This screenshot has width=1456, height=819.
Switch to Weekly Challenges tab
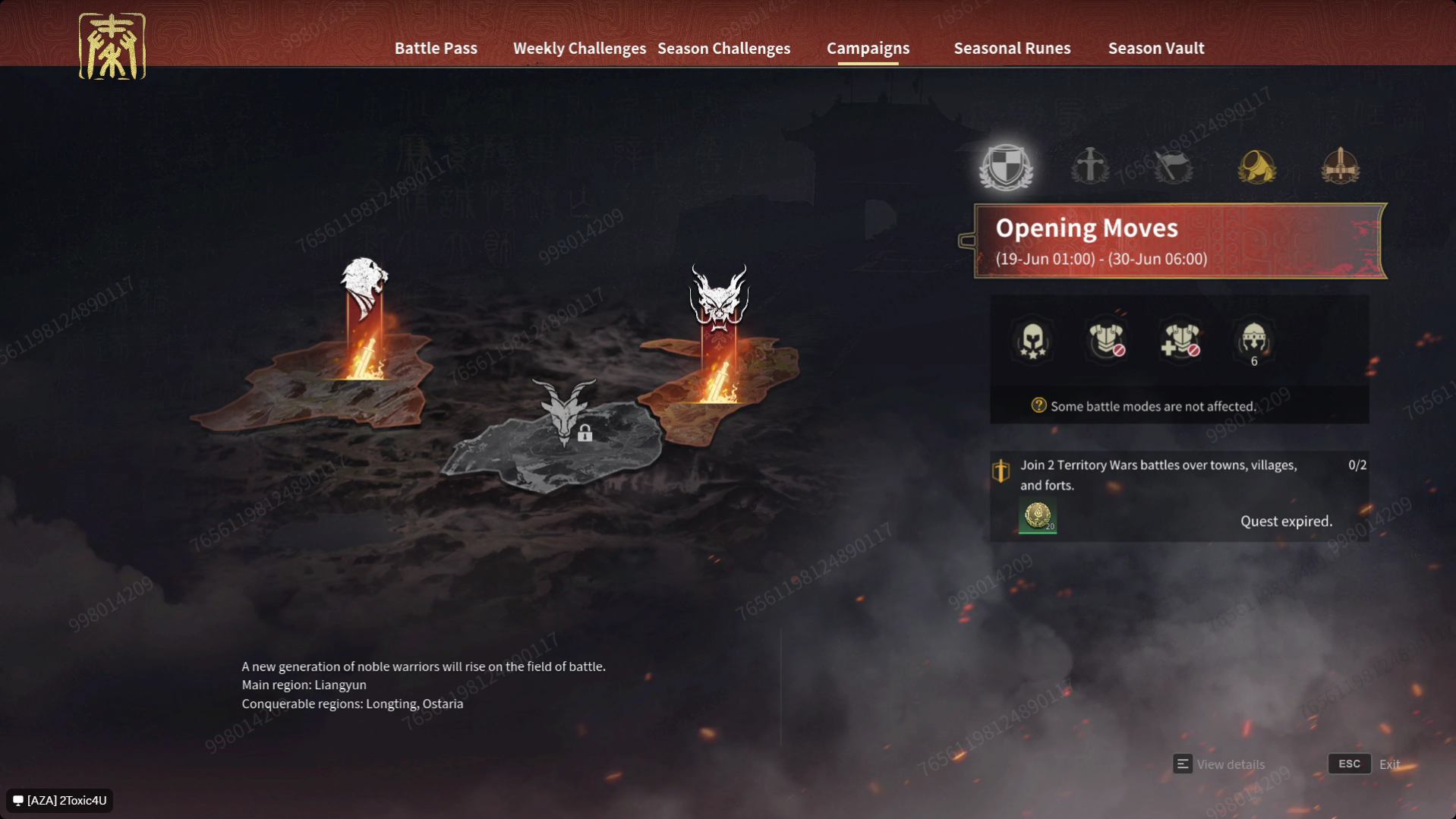pyautogui.click(x=579, y=48)
